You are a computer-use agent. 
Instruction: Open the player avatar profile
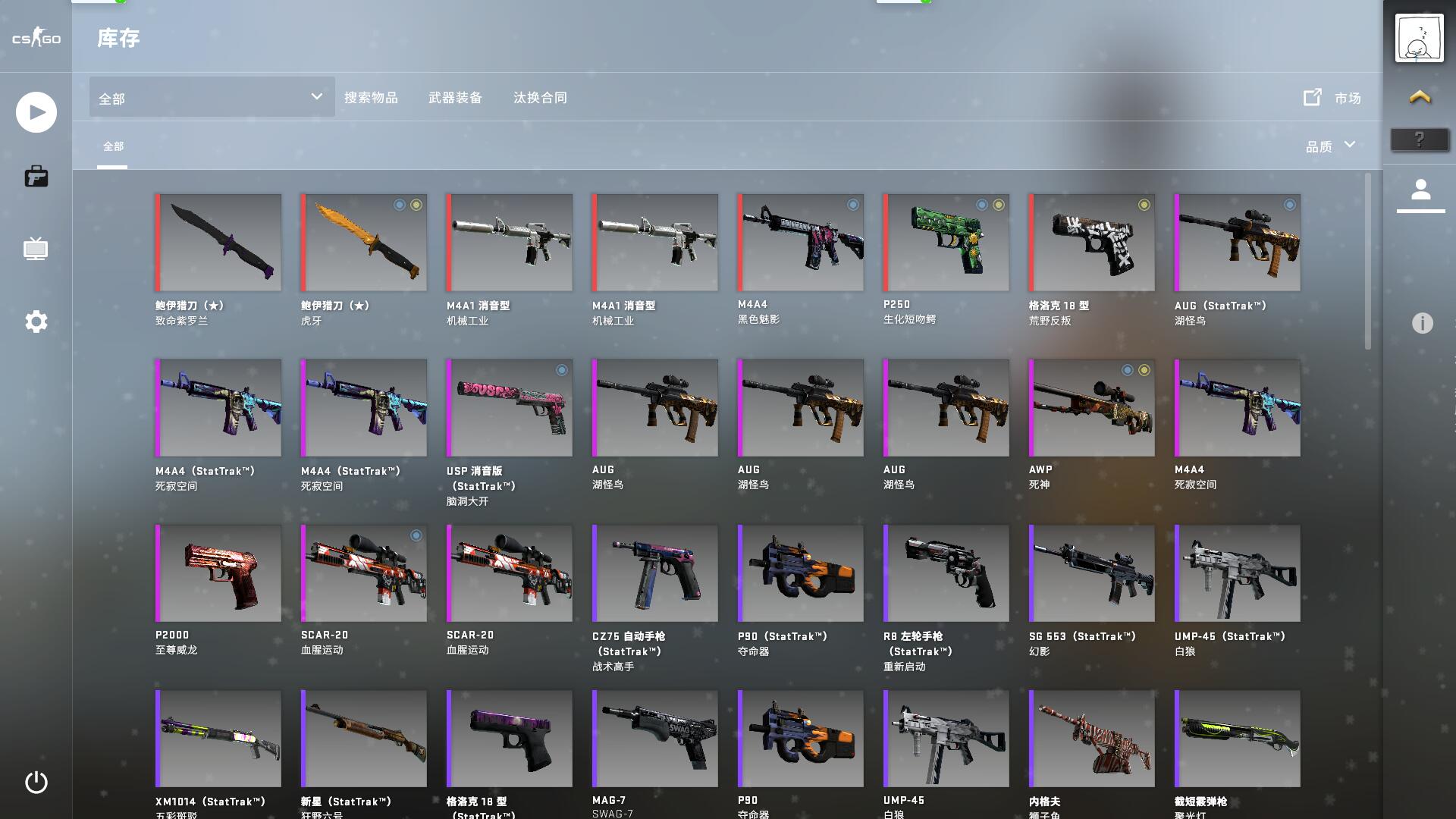[1420, 38]
